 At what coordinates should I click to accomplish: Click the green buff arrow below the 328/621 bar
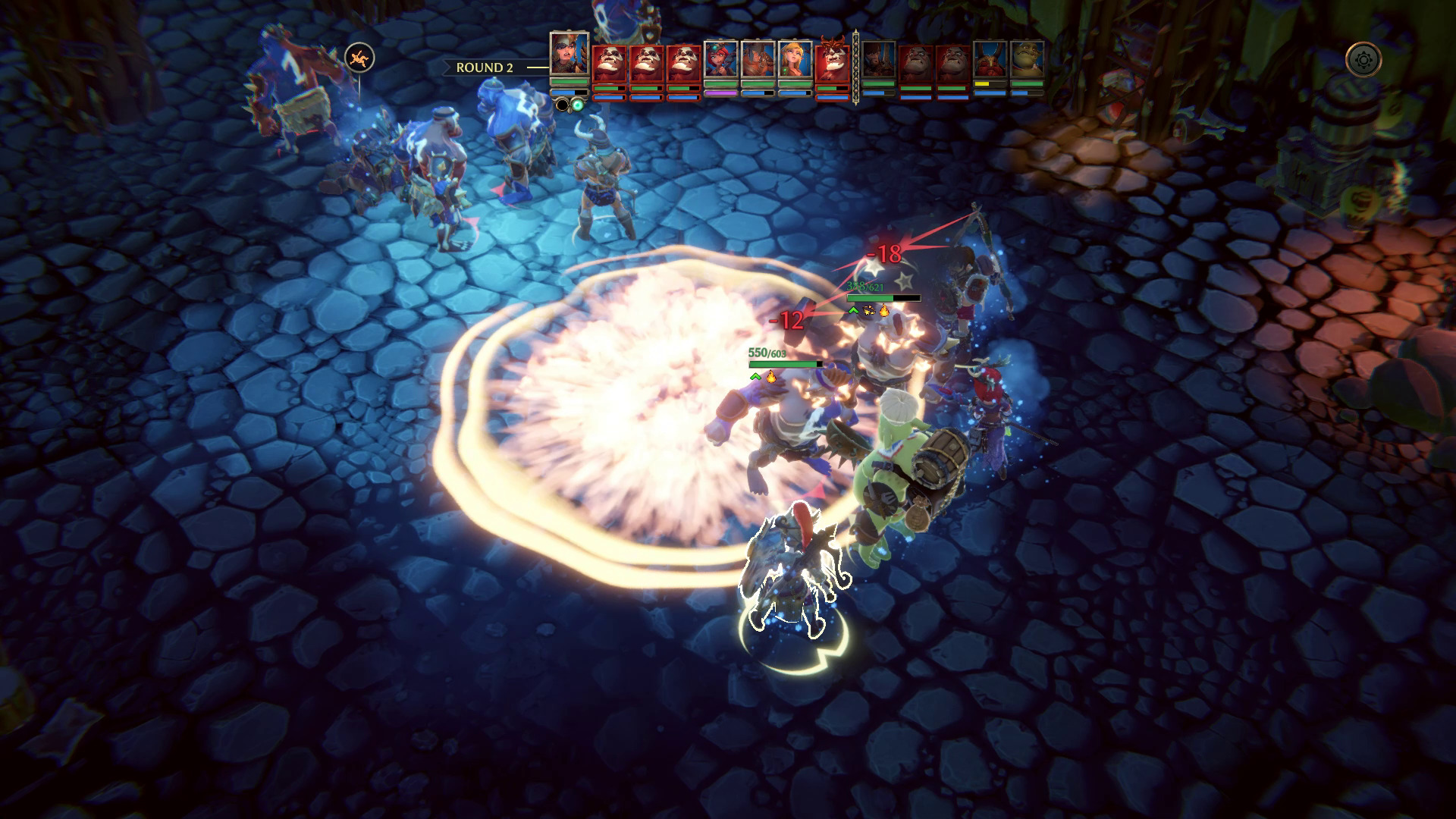coord(852,311)
